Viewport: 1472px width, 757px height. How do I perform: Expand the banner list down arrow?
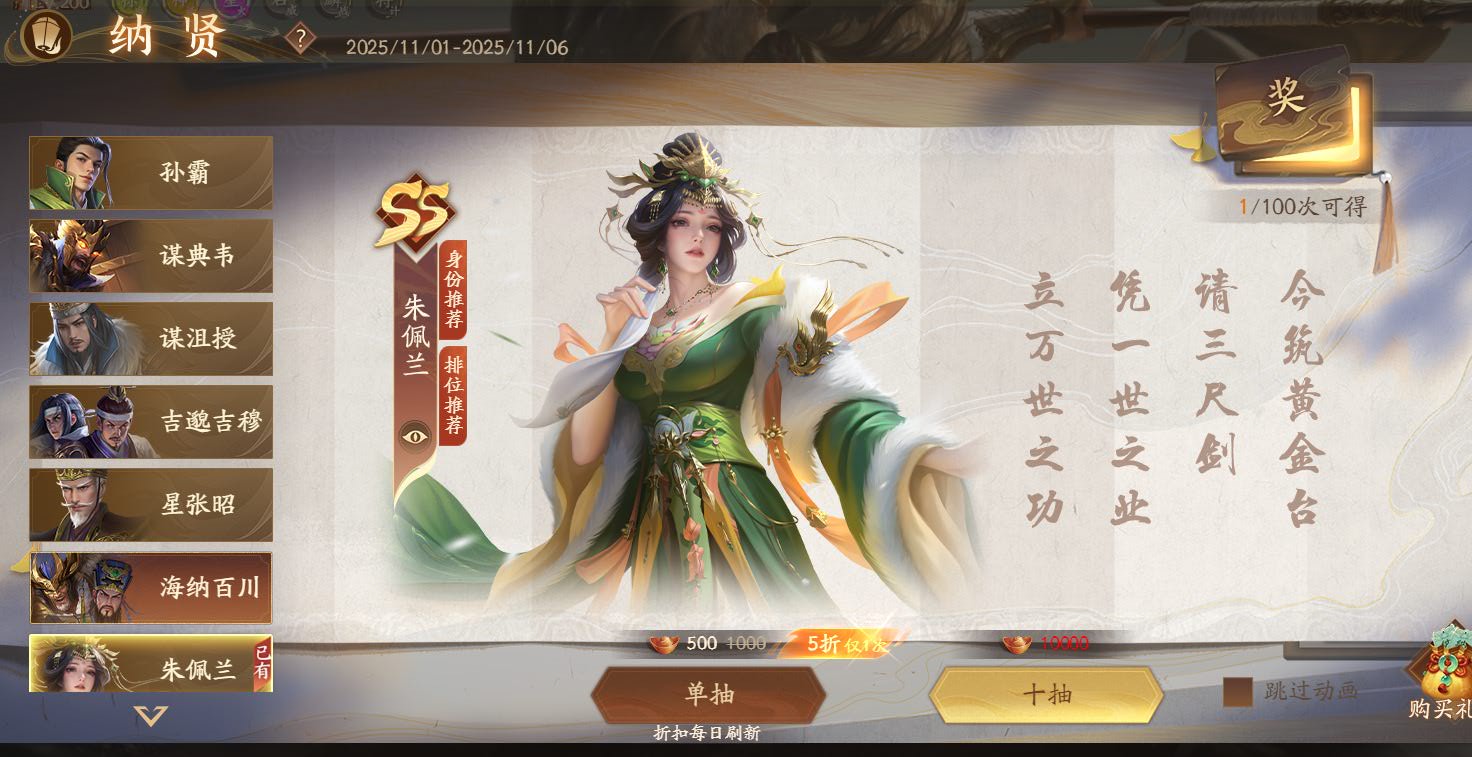coord(151,716)
